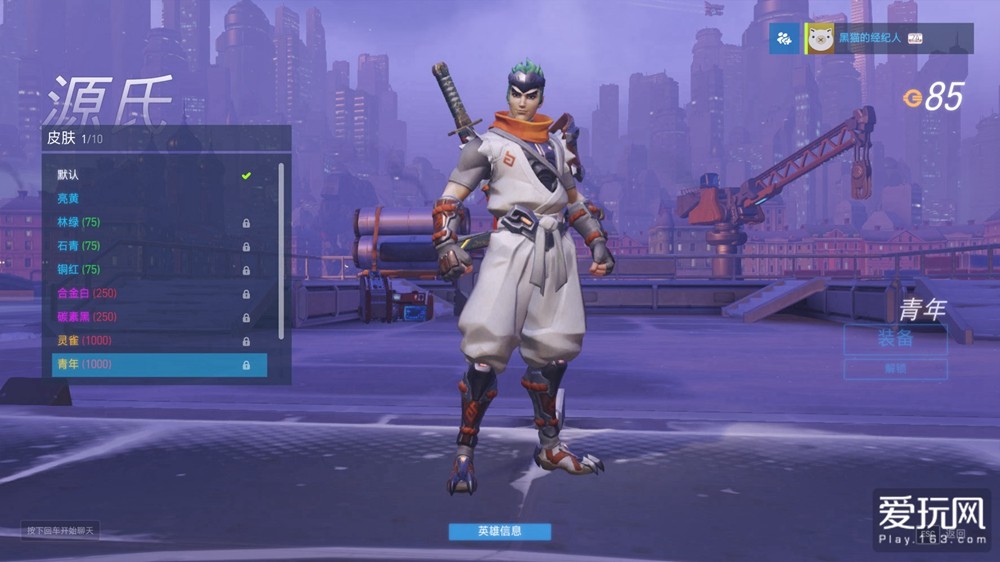Select the 默认 default skin

(x=158, y=175)
